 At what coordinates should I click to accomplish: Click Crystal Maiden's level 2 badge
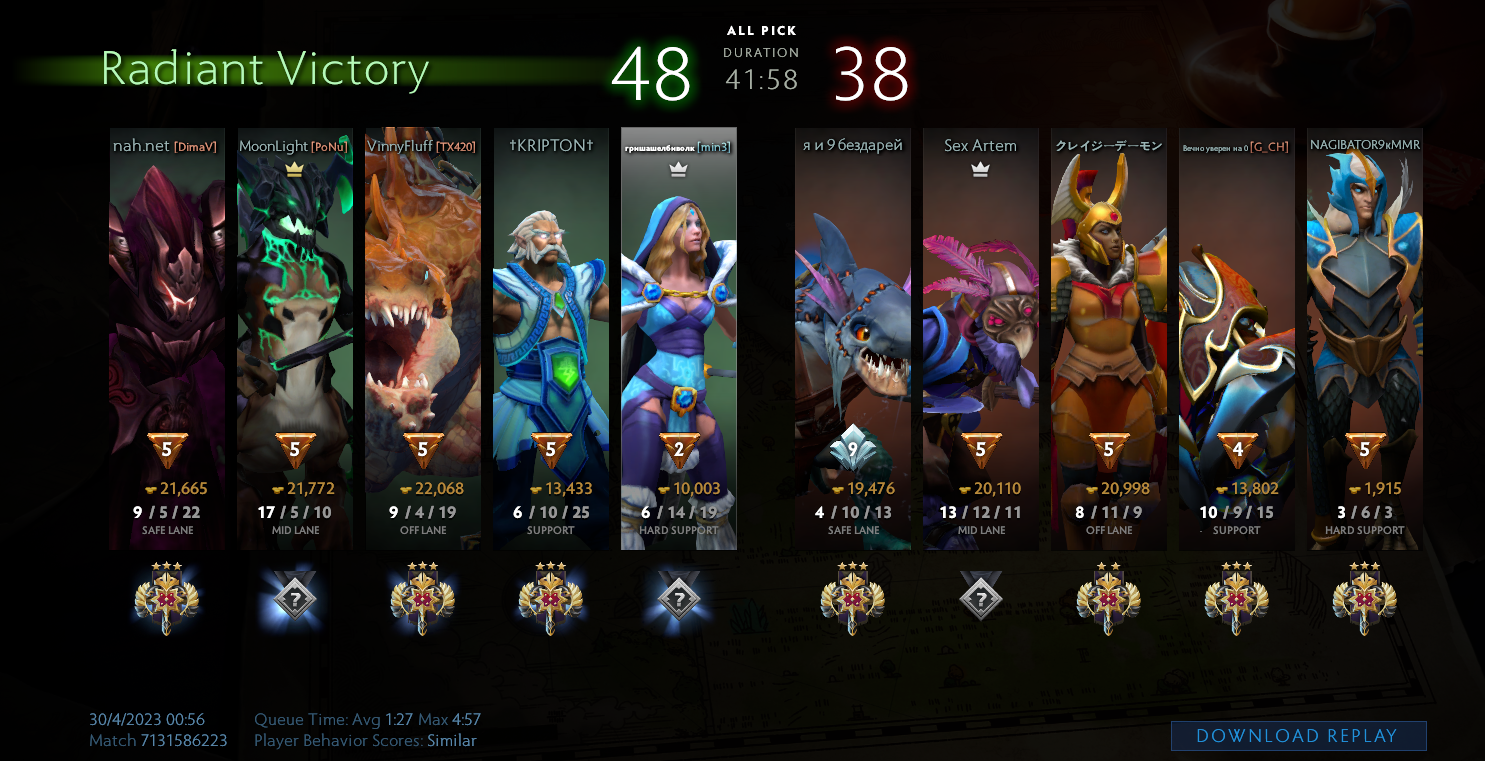[678, 452]
